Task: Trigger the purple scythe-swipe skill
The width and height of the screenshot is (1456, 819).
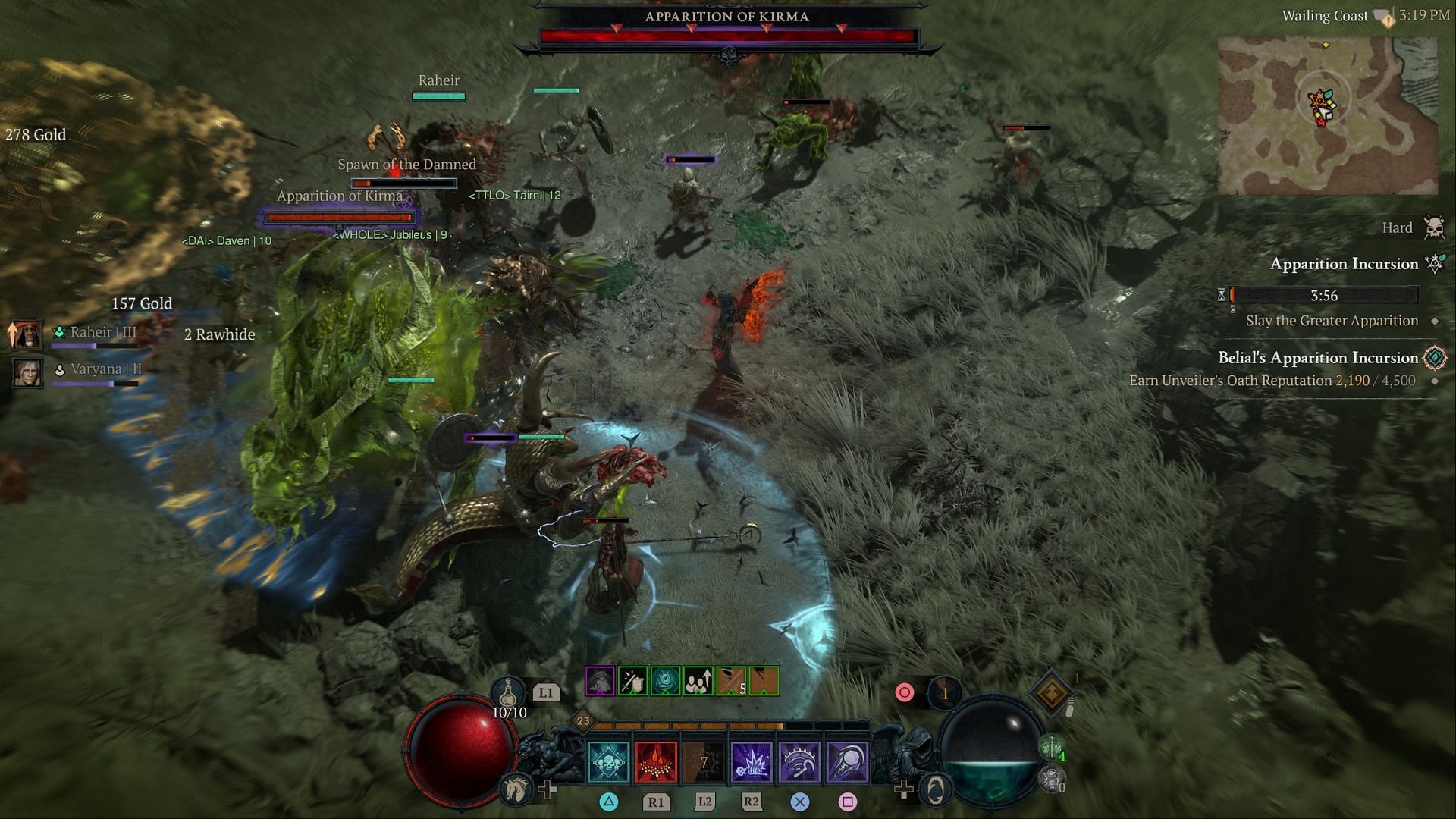Action: pyautogui.click(x=799, y=761)
